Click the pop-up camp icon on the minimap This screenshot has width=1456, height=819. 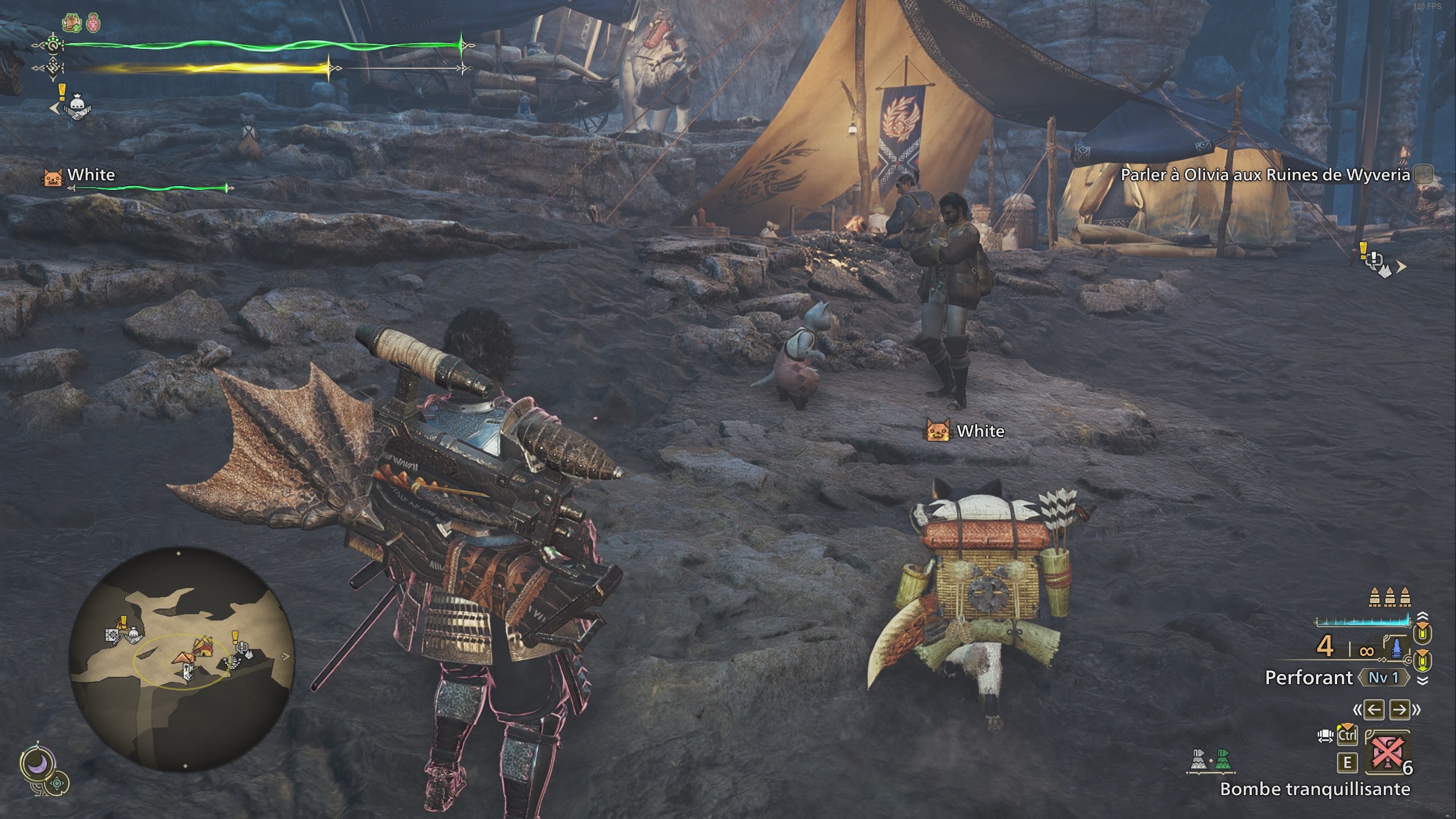tap(184, 658)
